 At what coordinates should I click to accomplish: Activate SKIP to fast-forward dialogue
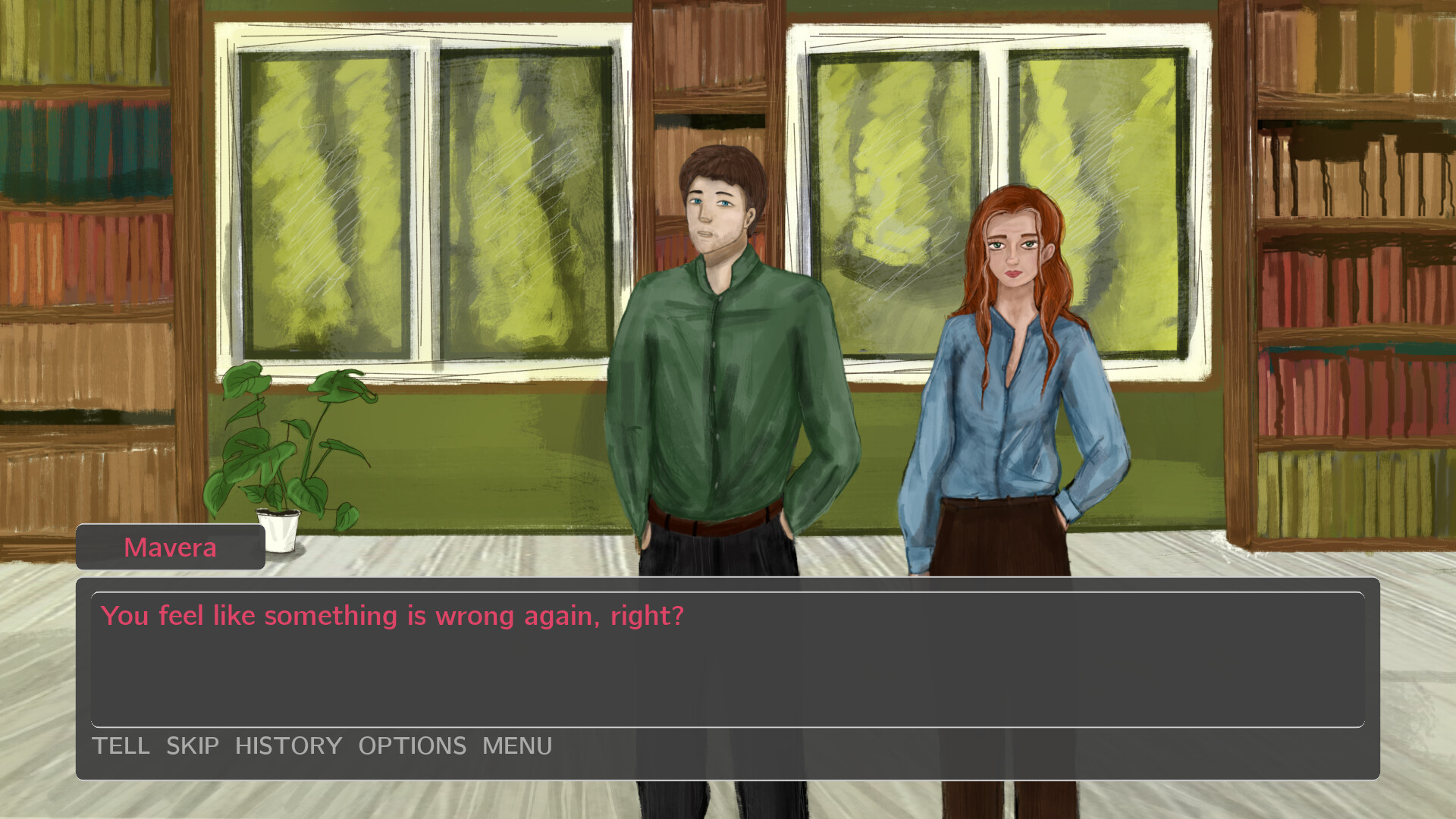(x=191, y=746)
